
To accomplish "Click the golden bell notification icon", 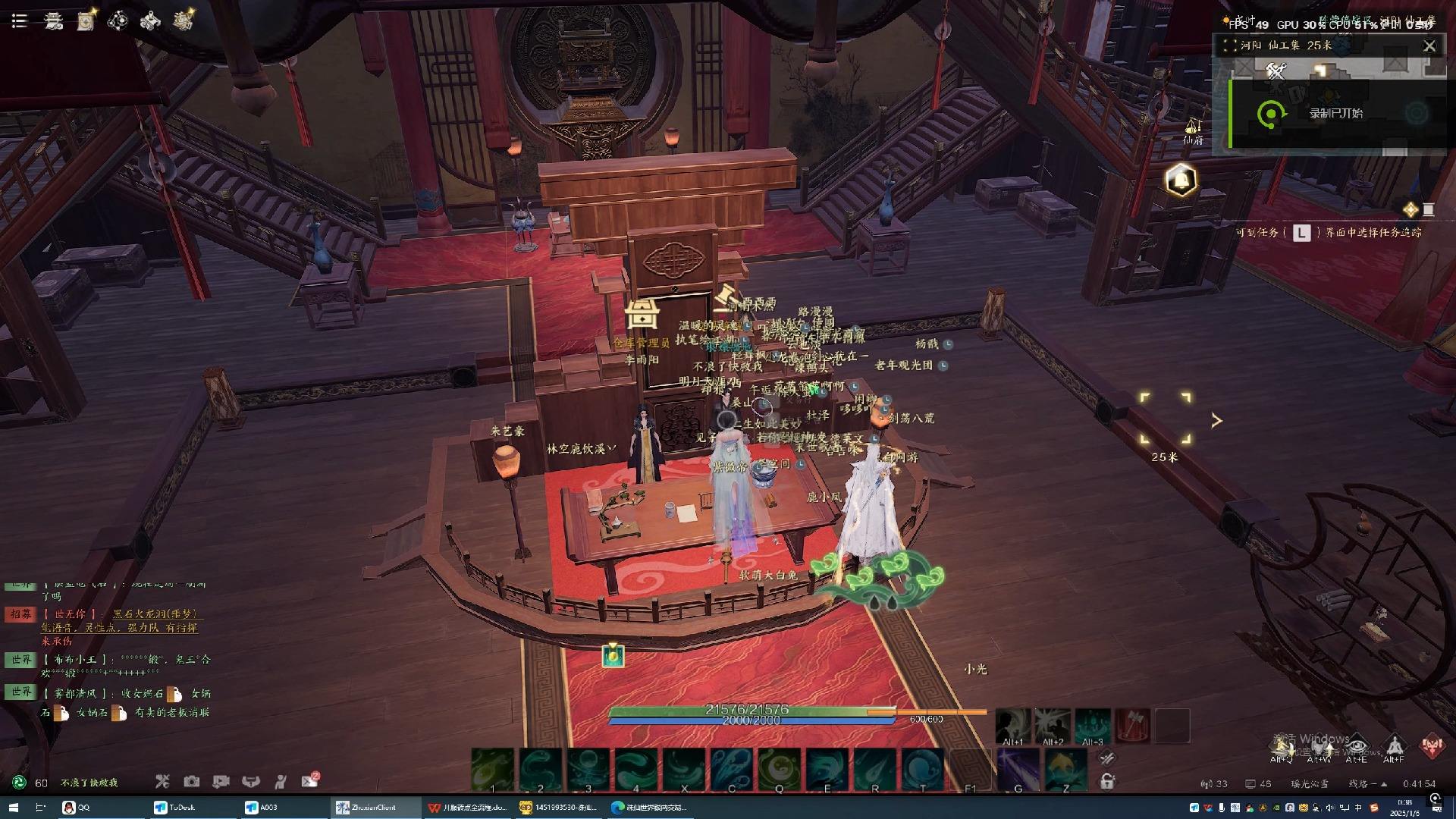I will coord(1181,180).
